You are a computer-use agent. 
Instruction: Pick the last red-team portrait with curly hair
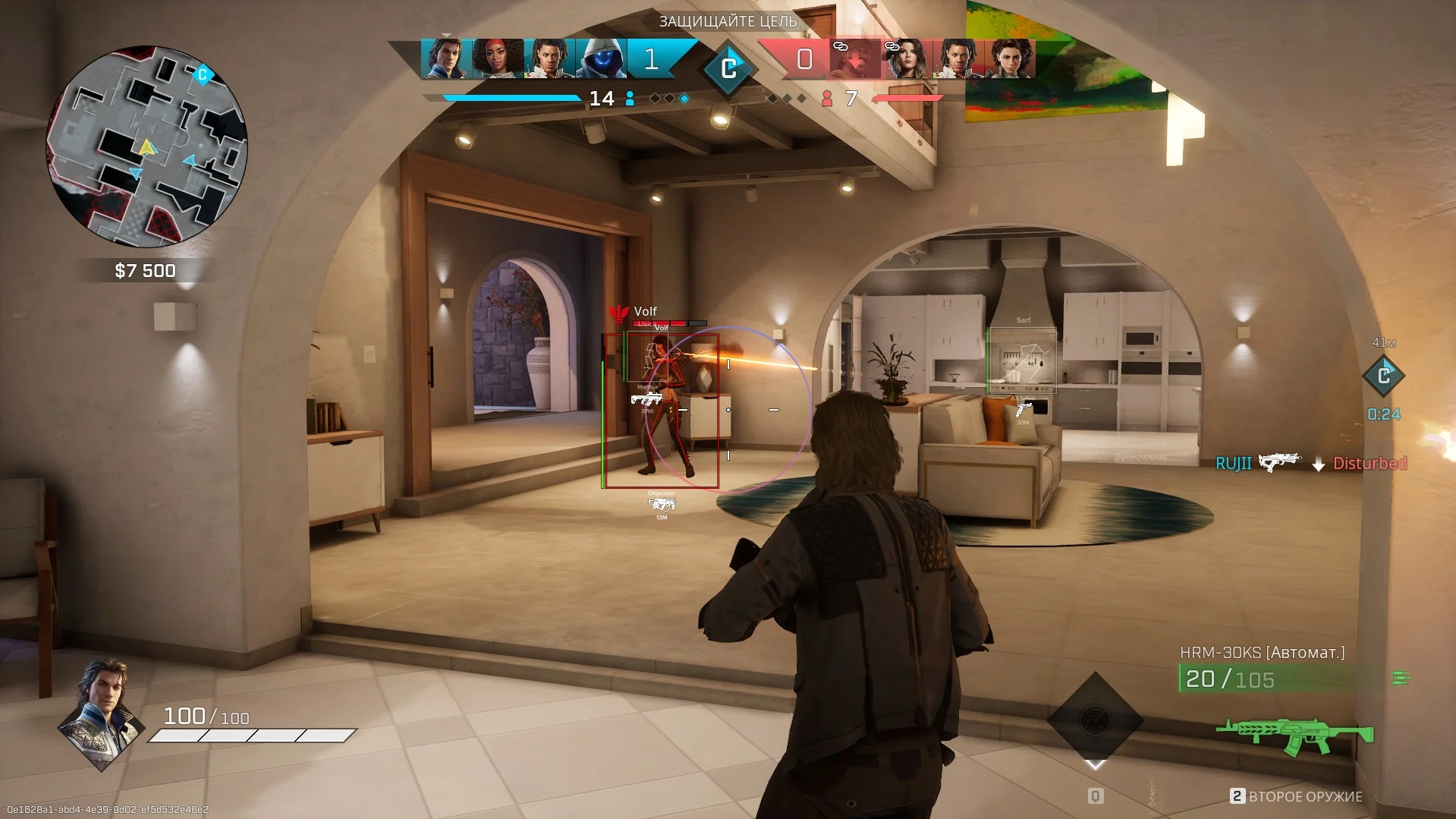[x=1010, y=58]
